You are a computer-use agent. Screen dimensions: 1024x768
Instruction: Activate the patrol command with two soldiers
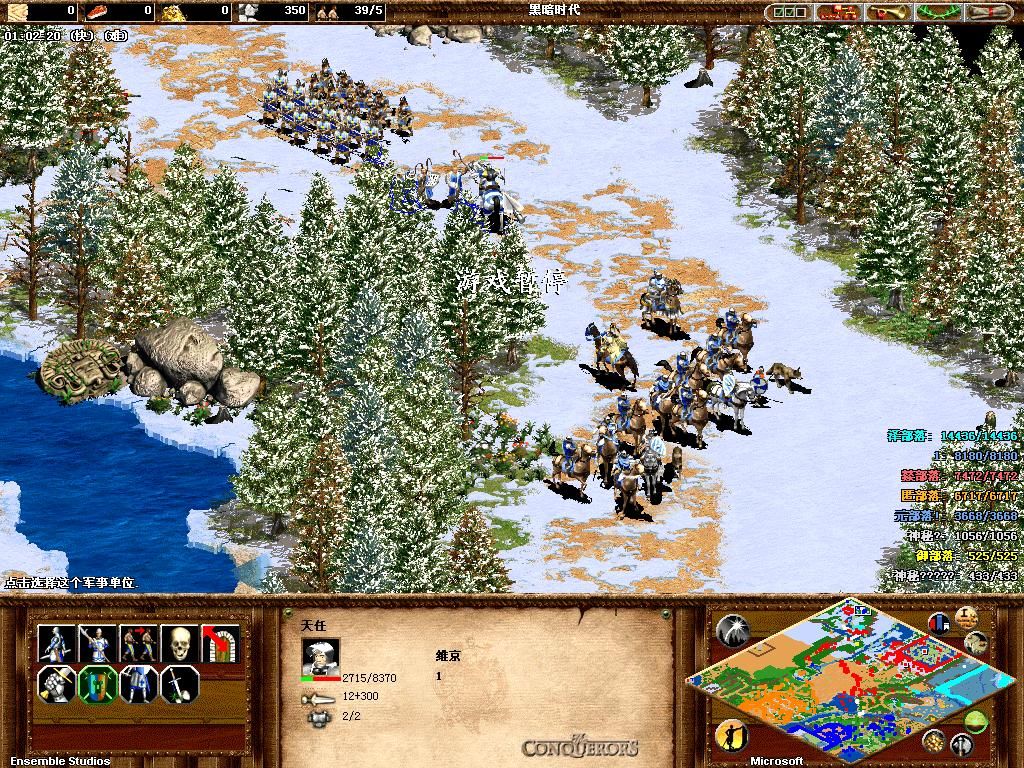pyautogui.click(x=138, y=643)
